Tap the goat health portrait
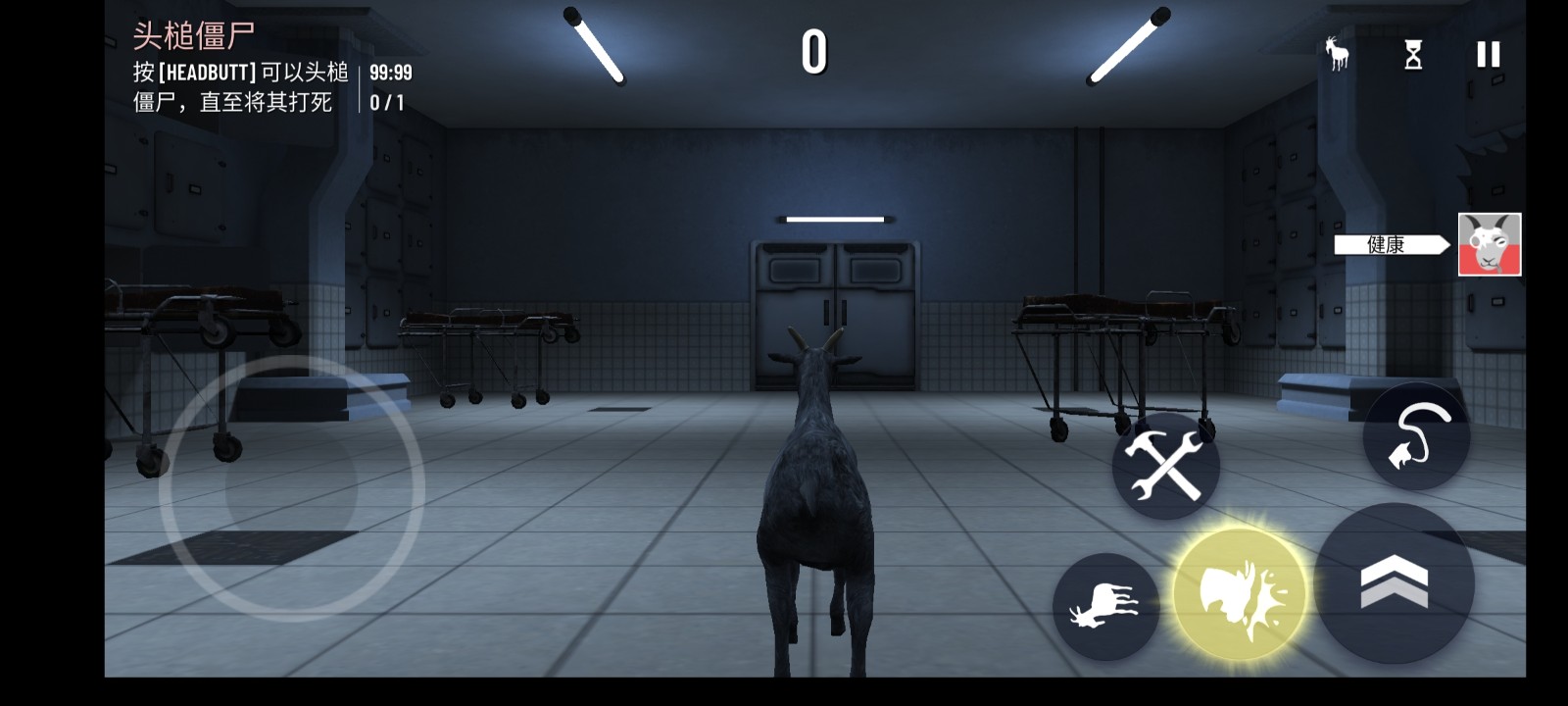Screen dimensions: 1568x706 click(1489, 244)
